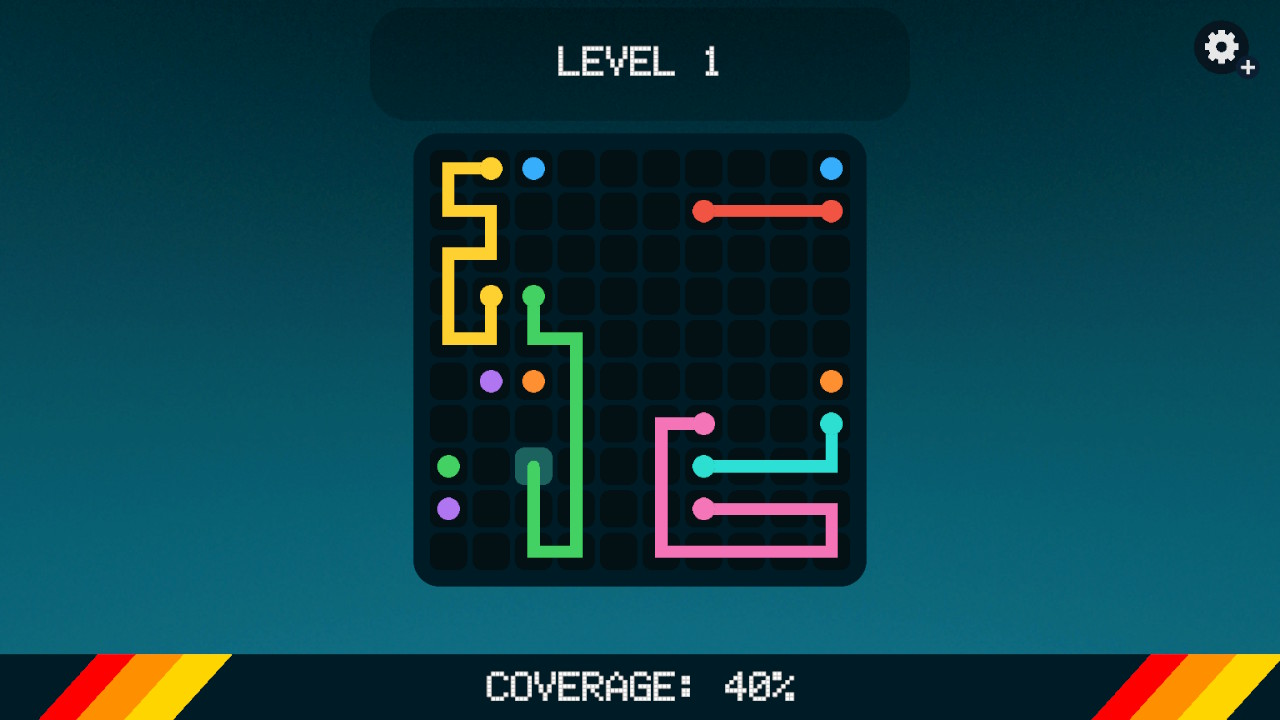Click the COVERAGE: 40% status text
Screen dimensions: 1280x720
(639, 688)
